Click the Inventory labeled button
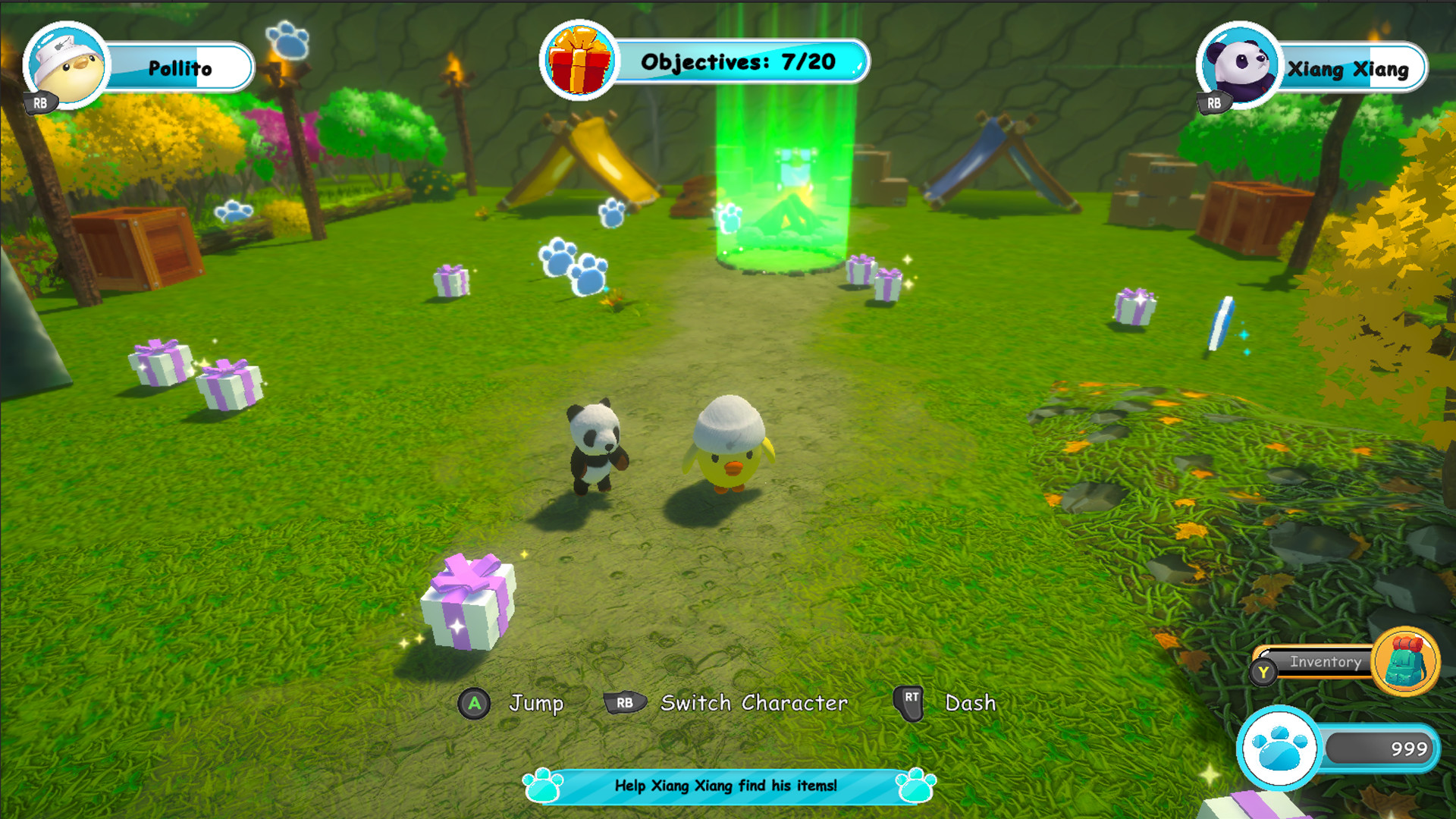This screenshot has height=819, width=1456. pos(1325,662)
